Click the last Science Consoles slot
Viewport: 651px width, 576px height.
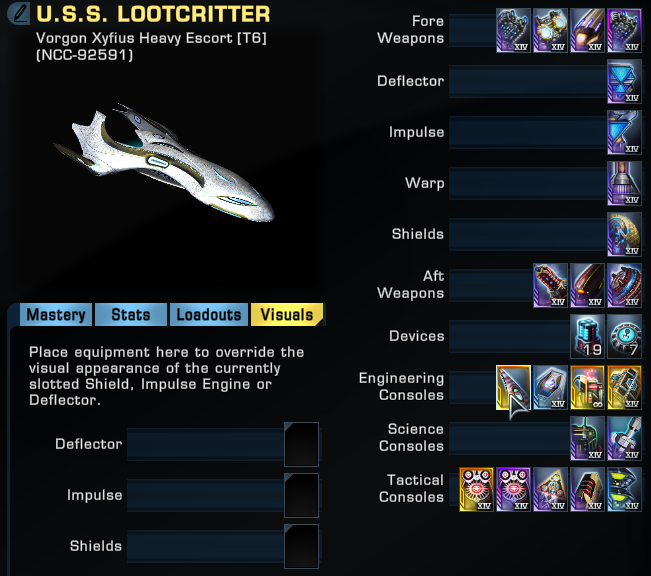click(624, 438)
